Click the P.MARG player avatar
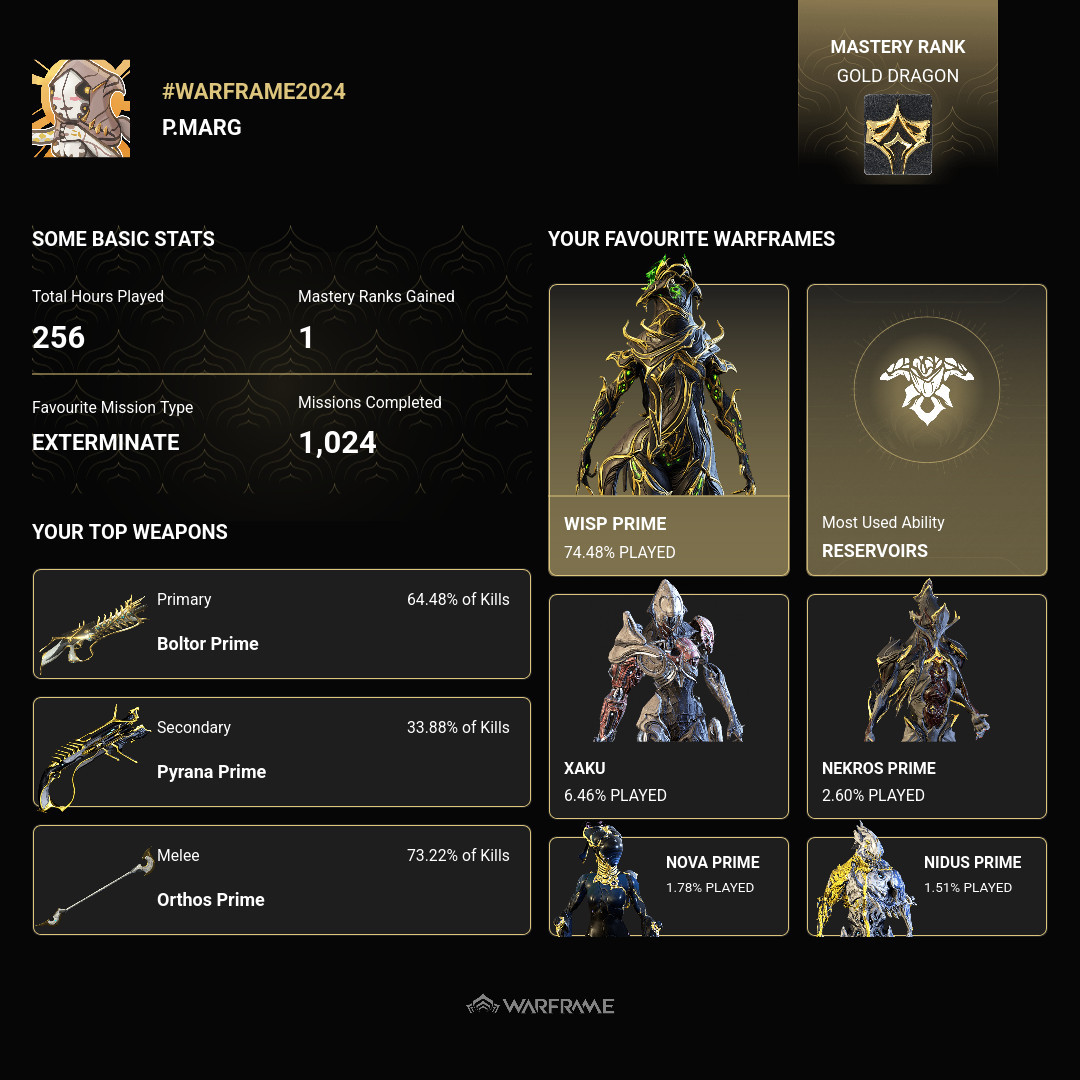Image resolution: width=1080 pixels, height=1080 pixels. pos(81,108)
